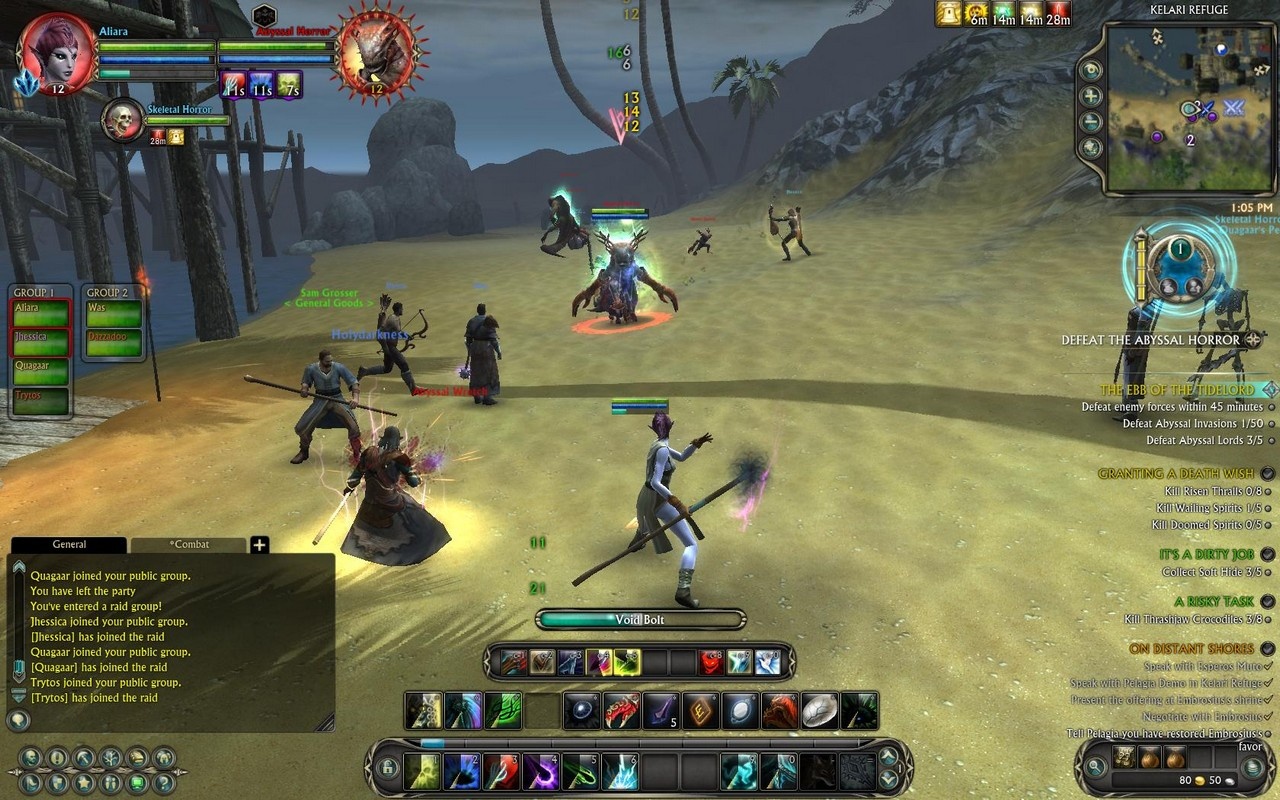Viewport: 1280px width, 800px height.
Task: Select the General chat tab
Action: coord(69,545)
